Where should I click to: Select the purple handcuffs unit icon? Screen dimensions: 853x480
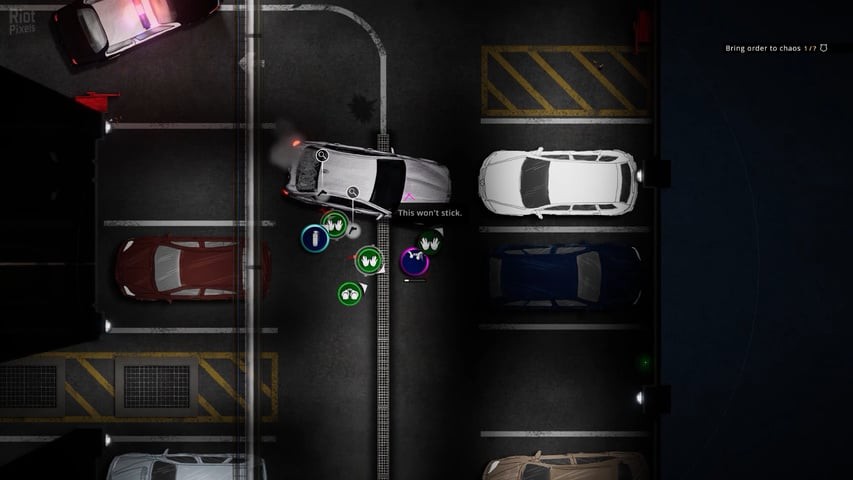coord(414,262)
